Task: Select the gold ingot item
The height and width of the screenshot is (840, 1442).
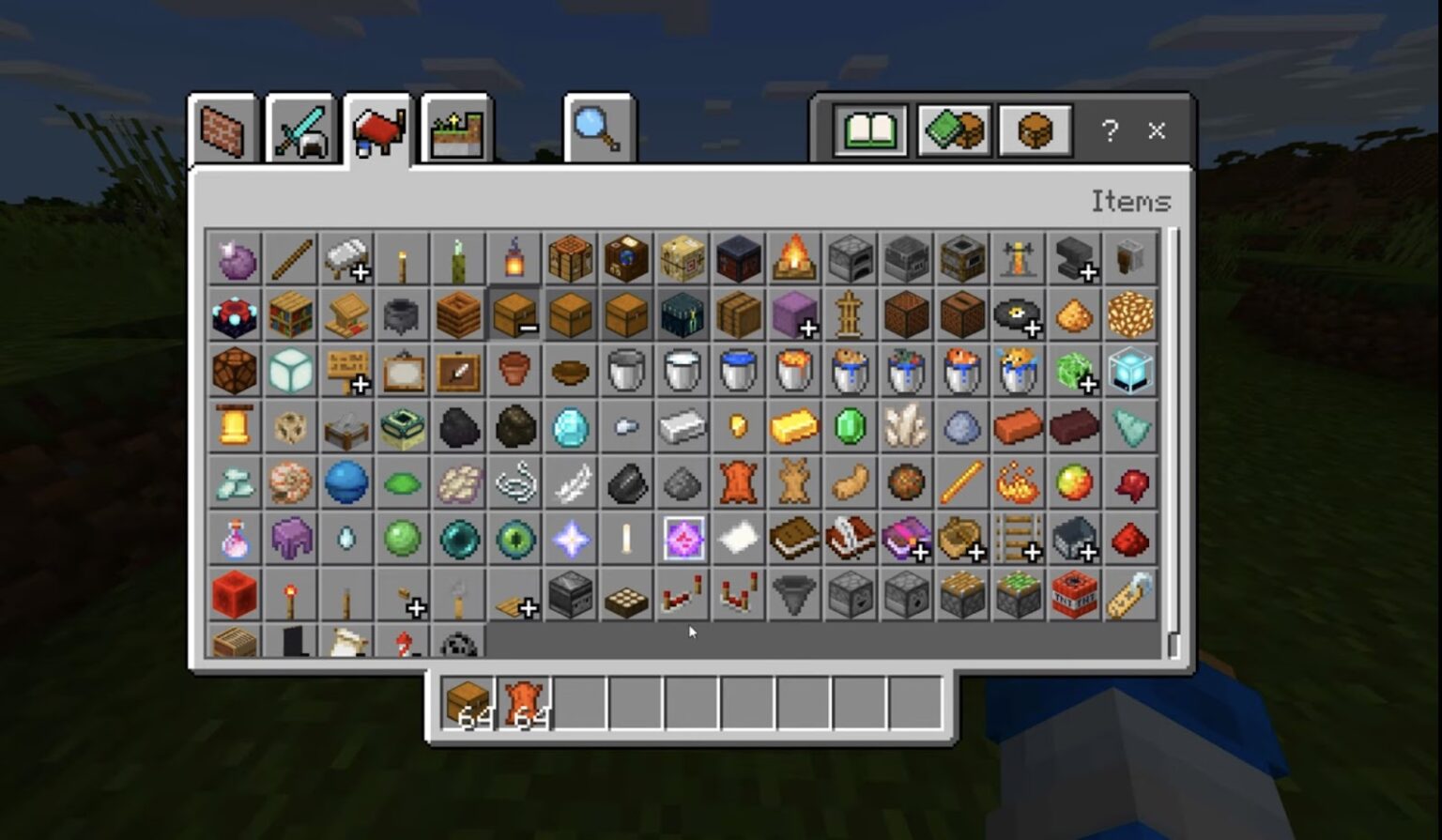Action: coord(794,425)
